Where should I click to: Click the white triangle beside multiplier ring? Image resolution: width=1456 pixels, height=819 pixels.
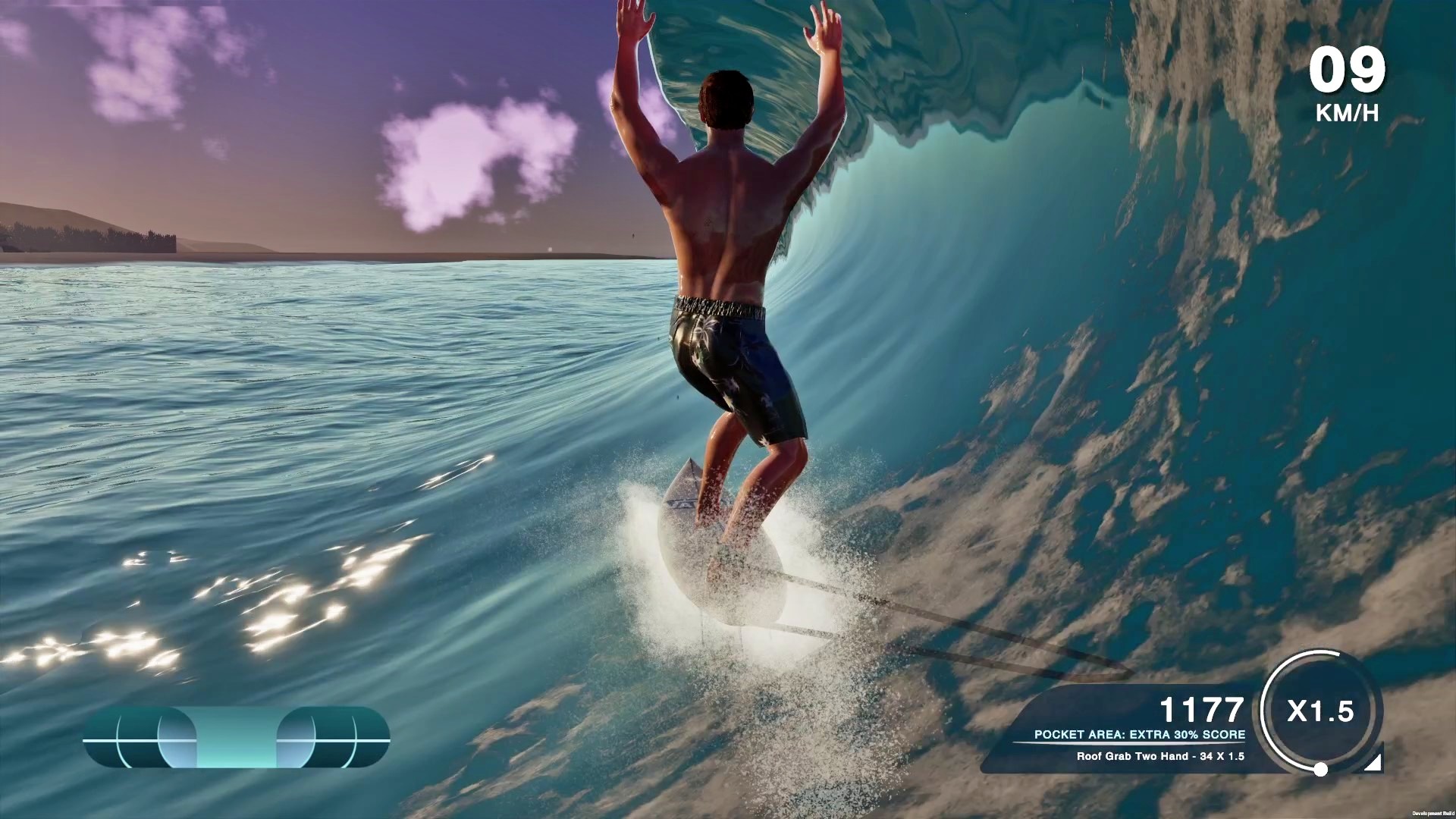(x=1373, y=762)
